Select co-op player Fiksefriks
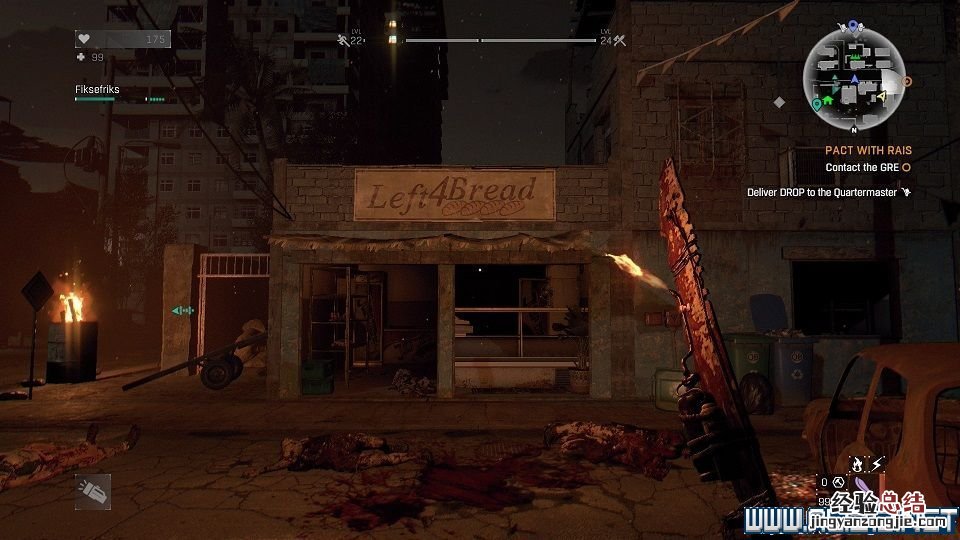The image size is (960, 540). click(x=95, y=89)
